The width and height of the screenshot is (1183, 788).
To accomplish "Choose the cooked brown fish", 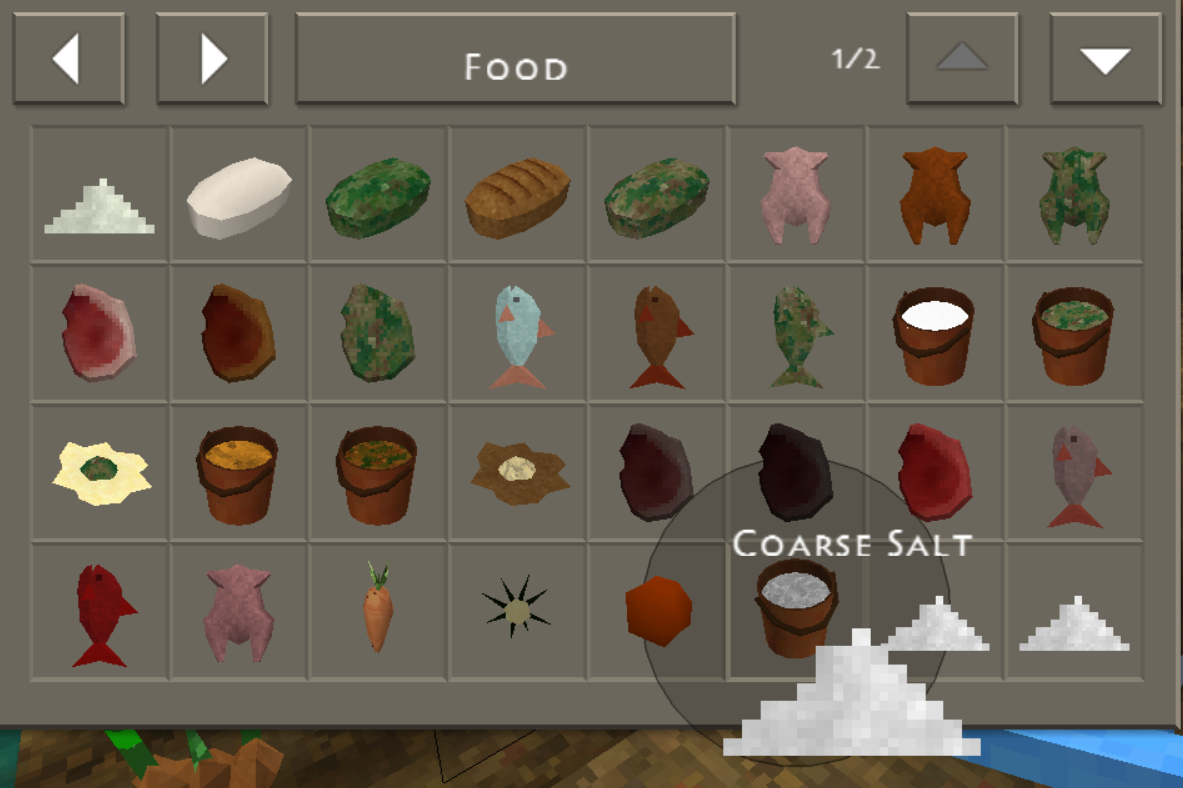I will coord(657,335).
